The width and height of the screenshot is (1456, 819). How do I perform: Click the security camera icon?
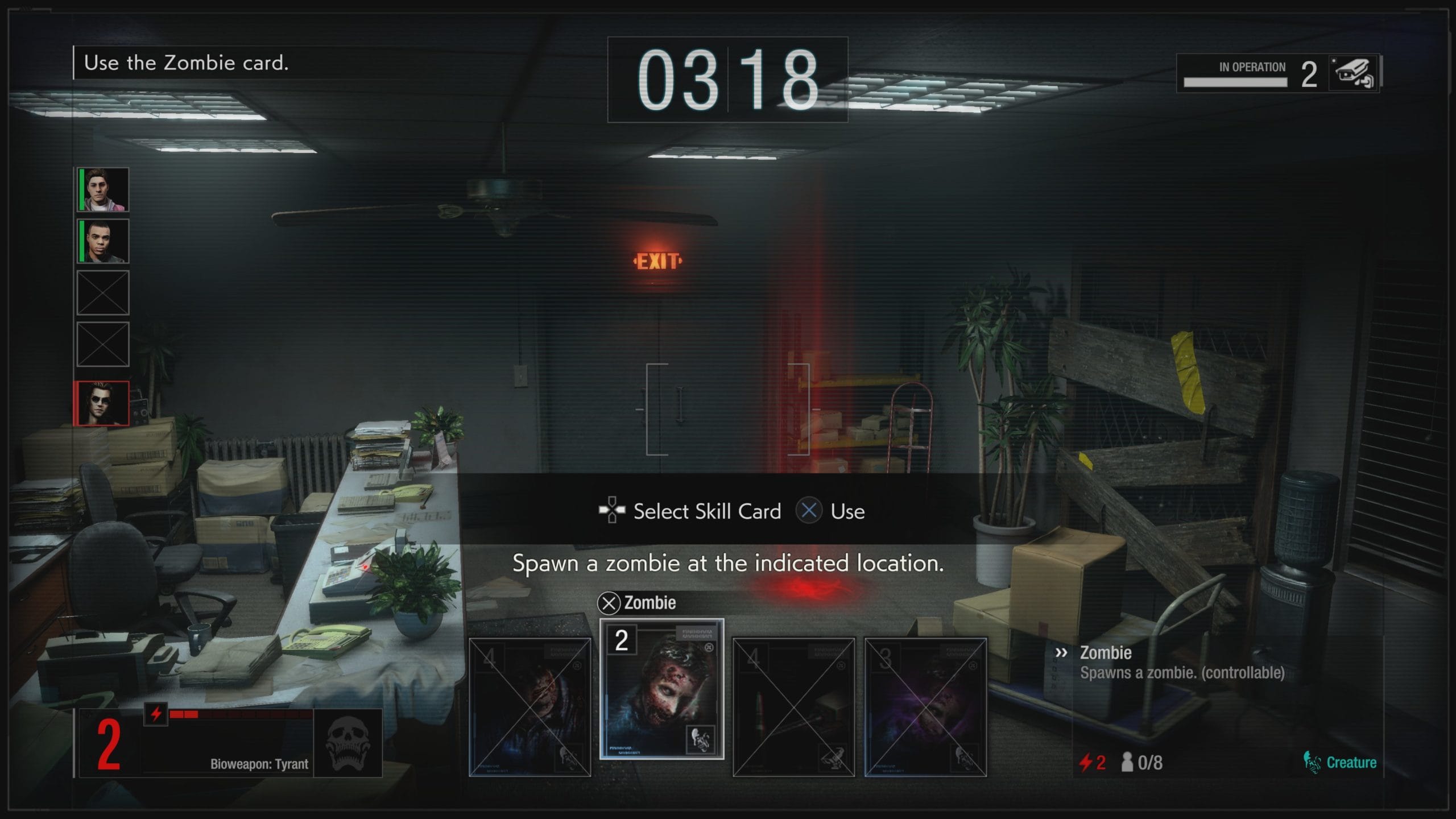(1354, 74)
